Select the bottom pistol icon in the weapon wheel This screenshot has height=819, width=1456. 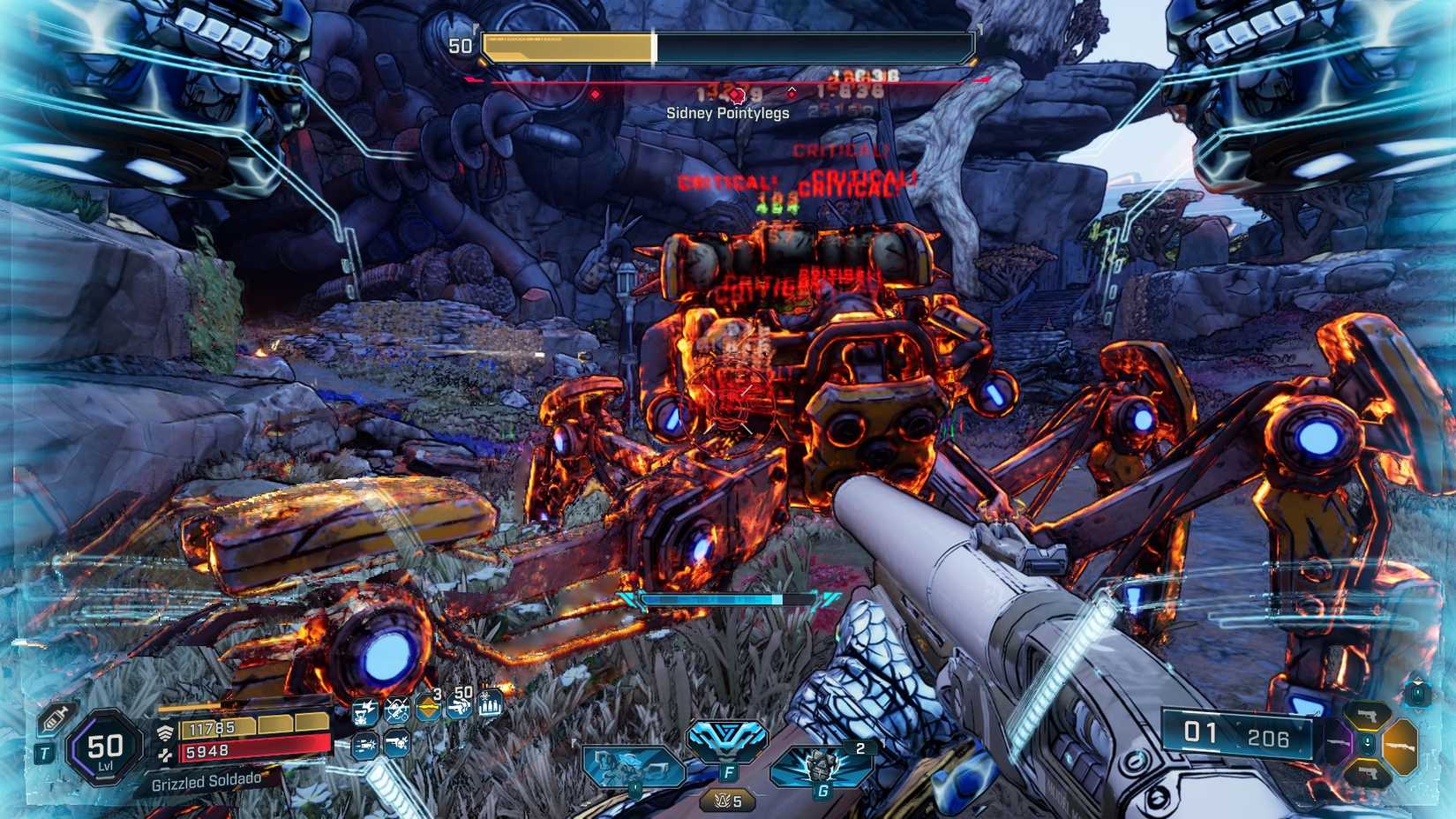coord(1368,772)
